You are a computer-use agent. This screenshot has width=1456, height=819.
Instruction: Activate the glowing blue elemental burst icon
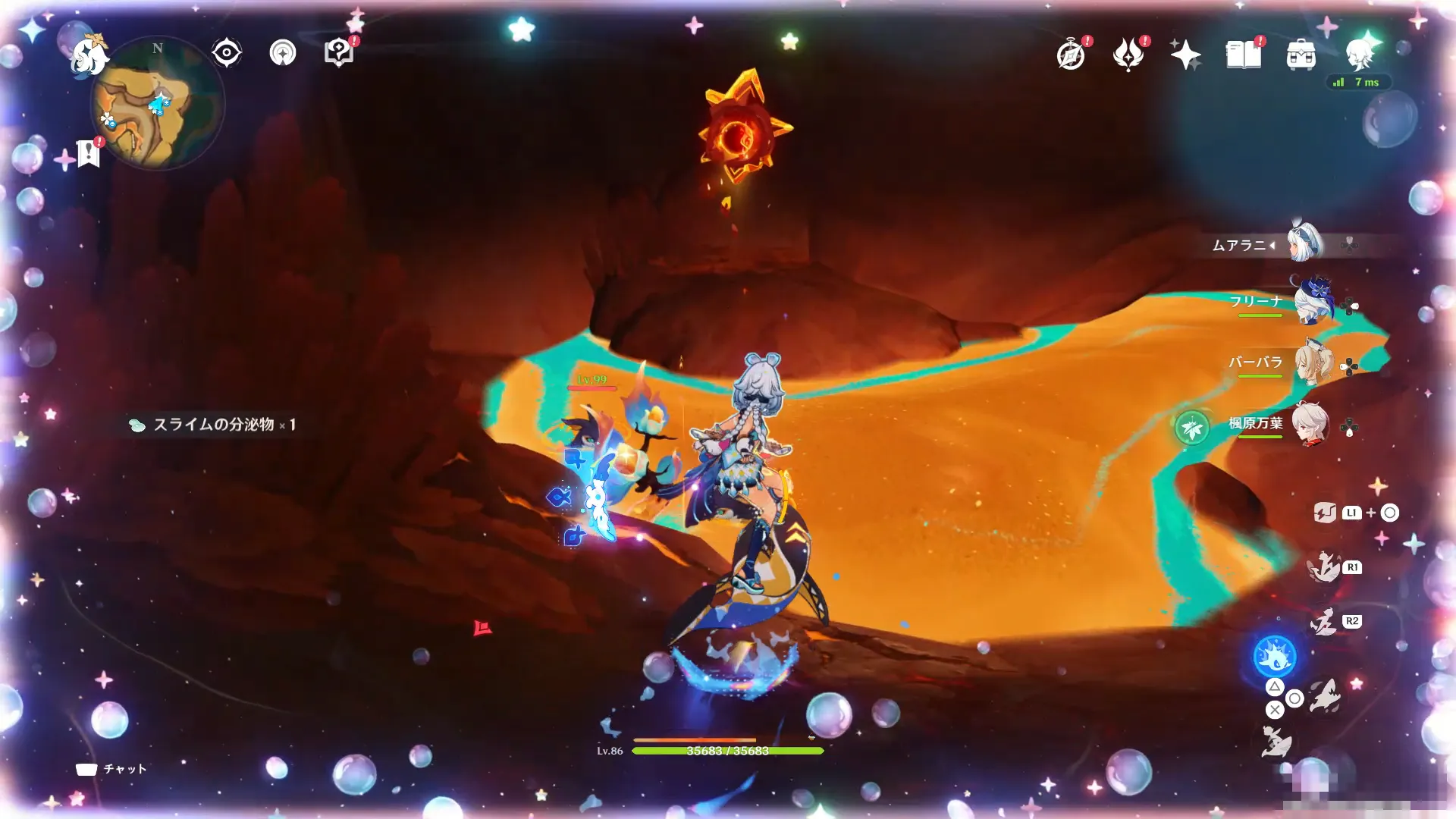1275,656
